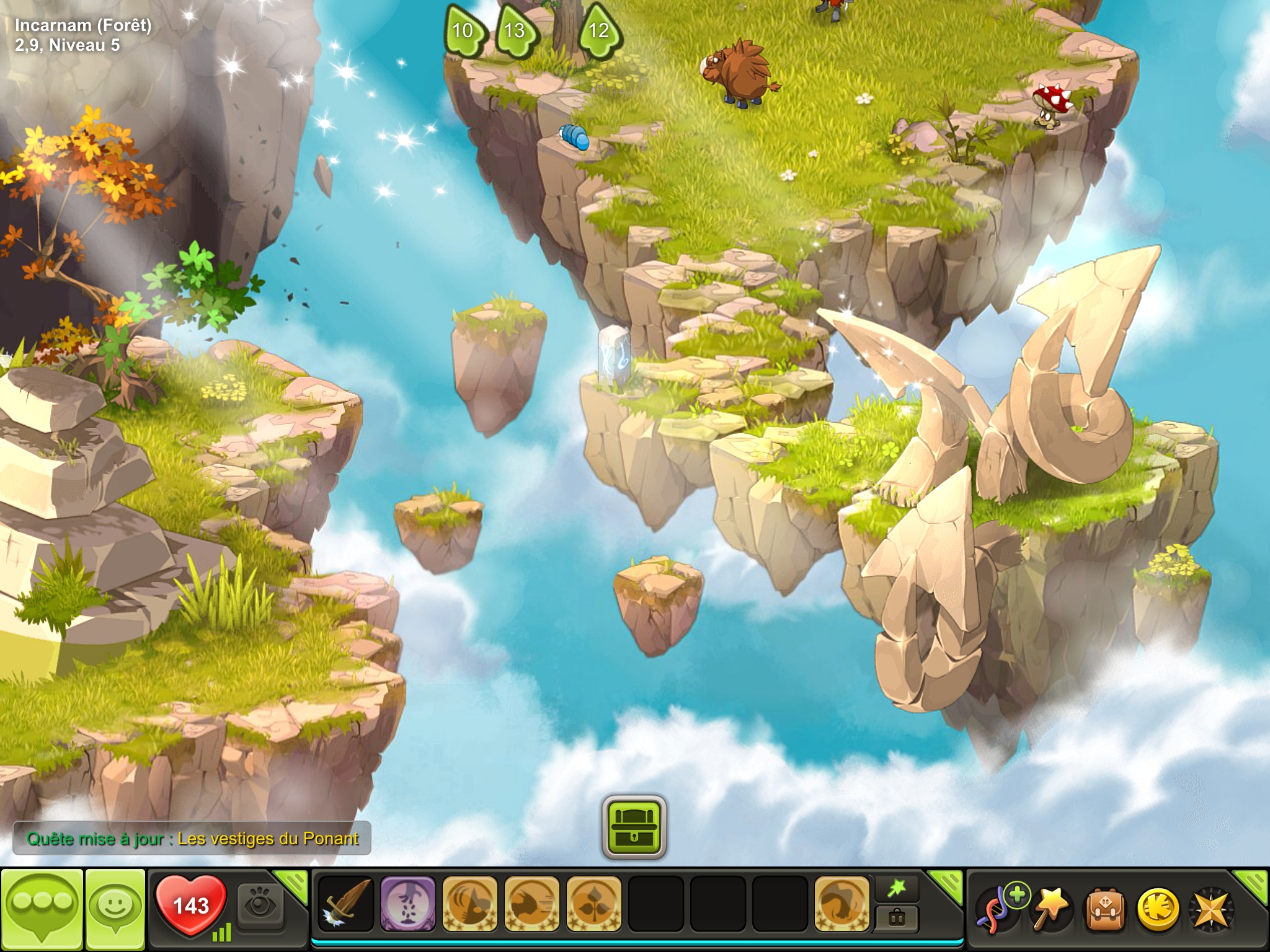Switch shortcut bar to the items bag tab

(897, 918)
